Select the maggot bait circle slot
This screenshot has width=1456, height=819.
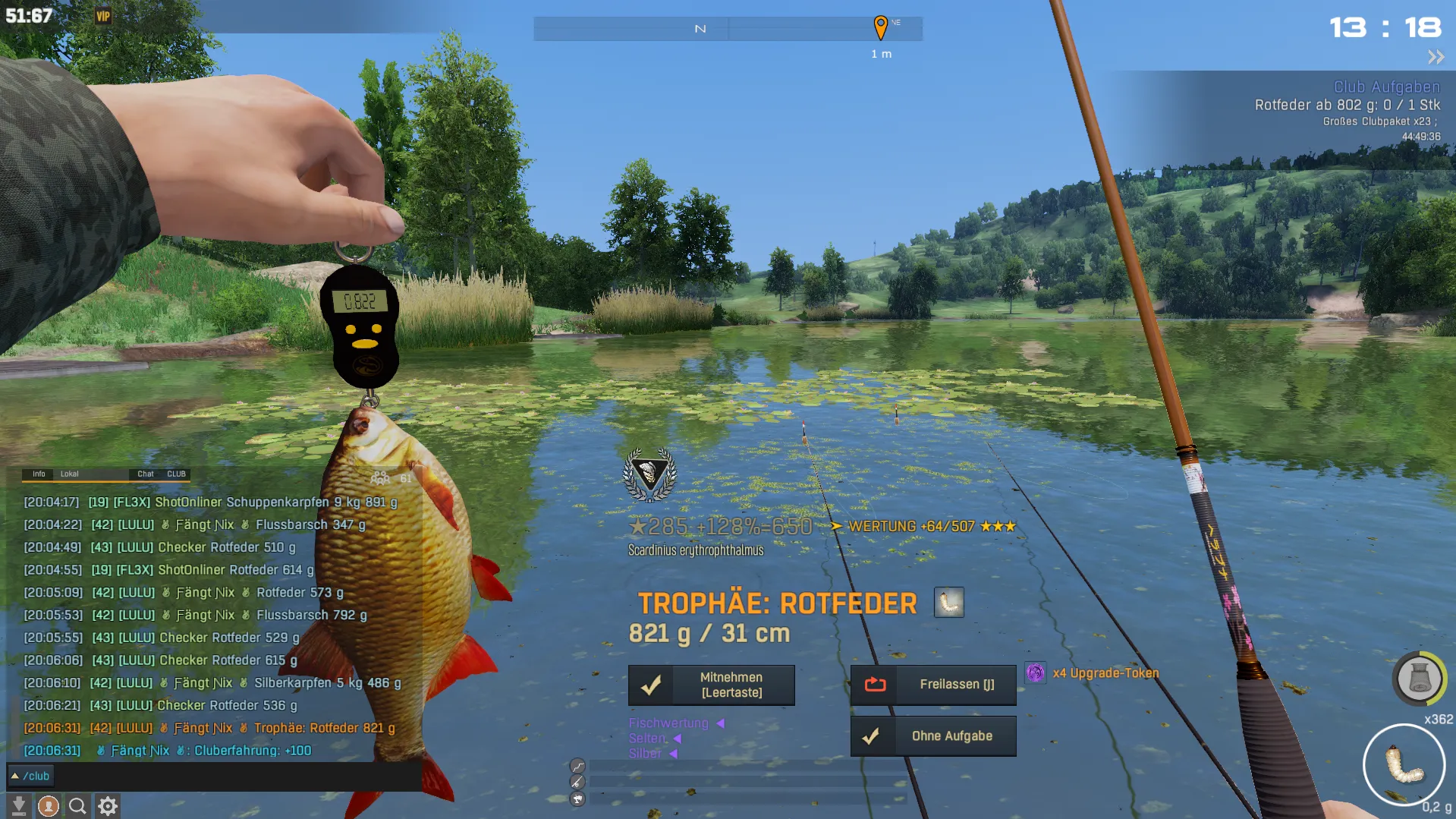pos(1404,764)
